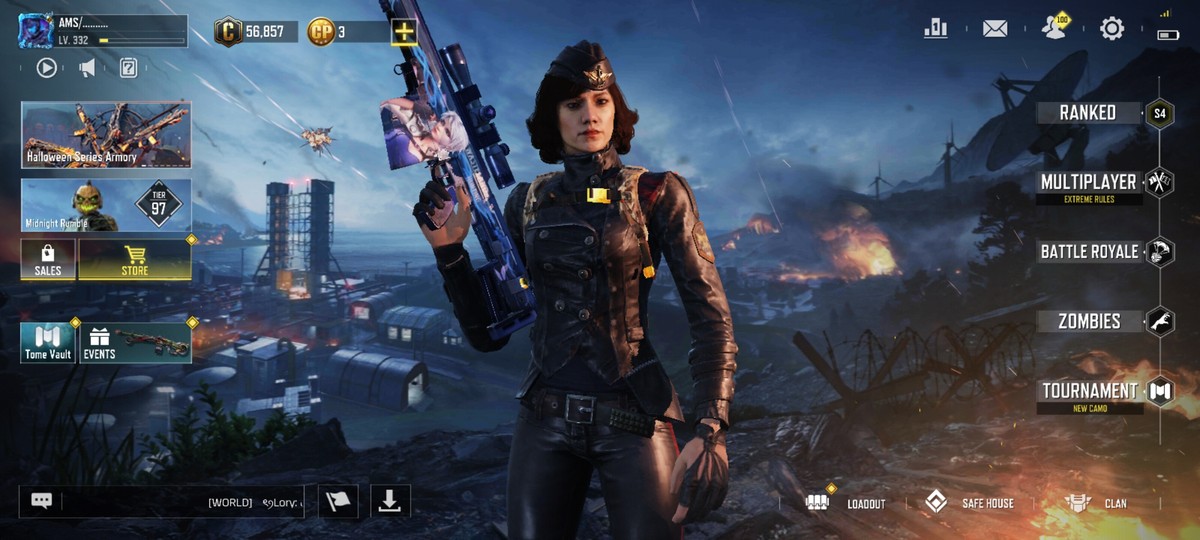
Task: Choose Battle Royale mode
Action: tap(1089, 252)
